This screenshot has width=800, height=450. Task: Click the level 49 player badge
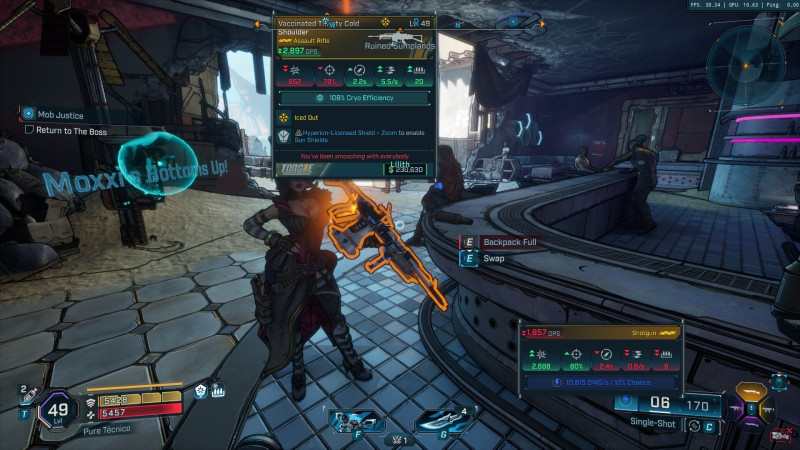click(x=57, y=410)
